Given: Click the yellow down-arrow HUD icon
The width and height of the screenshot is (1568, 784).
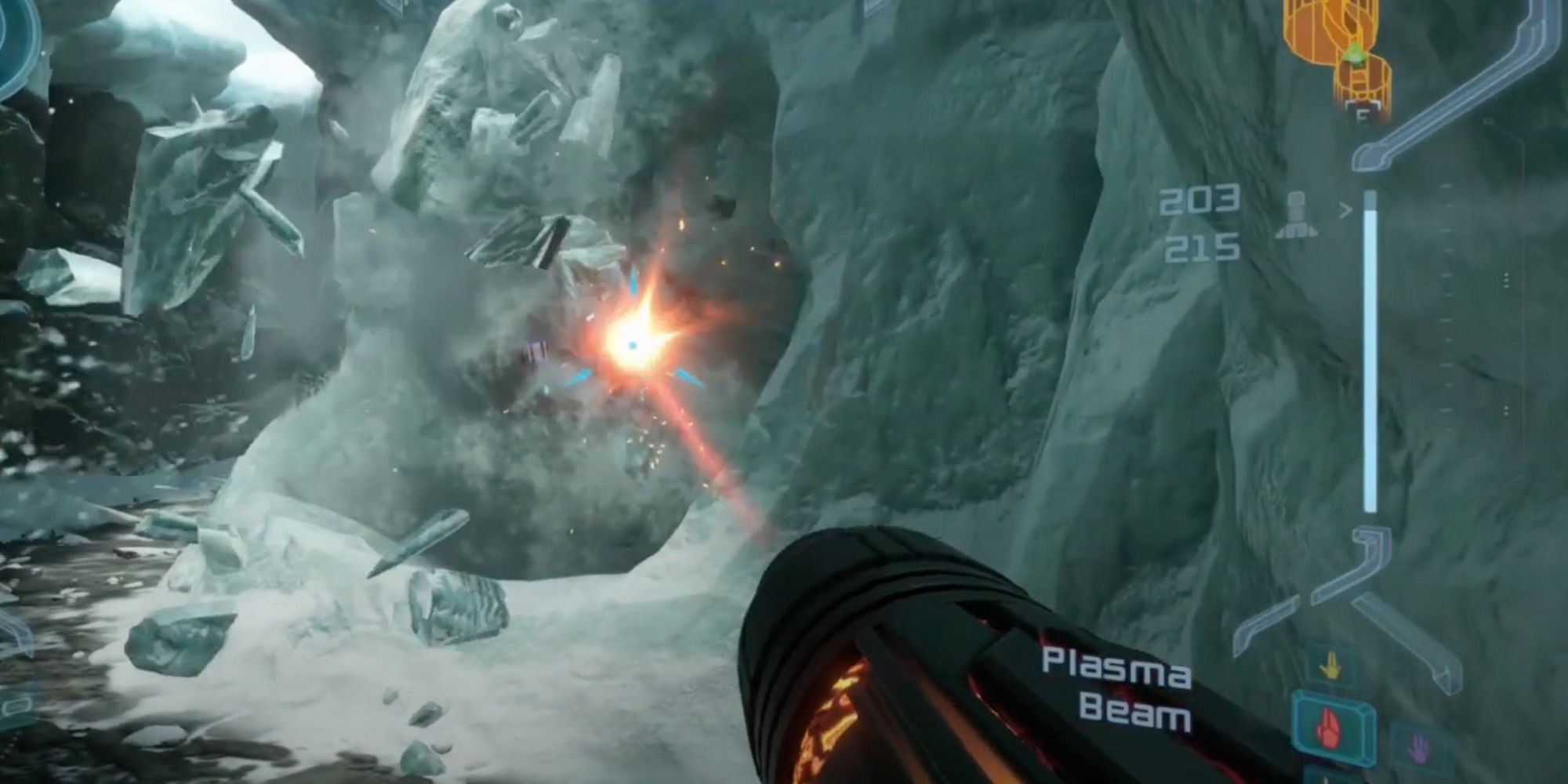Looking at the screenshot, I should (x=1330, y=665).
